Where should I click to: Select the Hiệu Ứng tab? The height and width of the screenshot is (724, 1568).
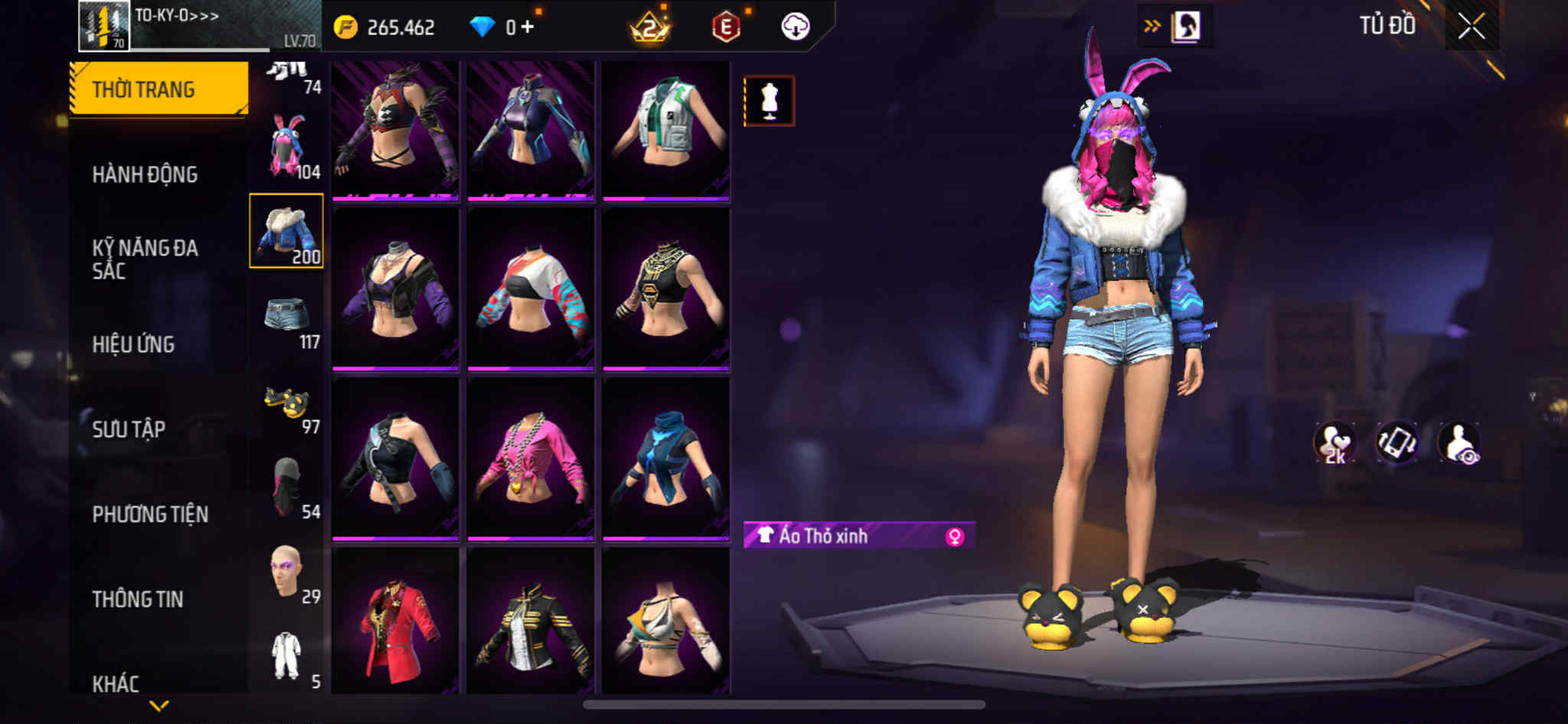click(133, 344)
